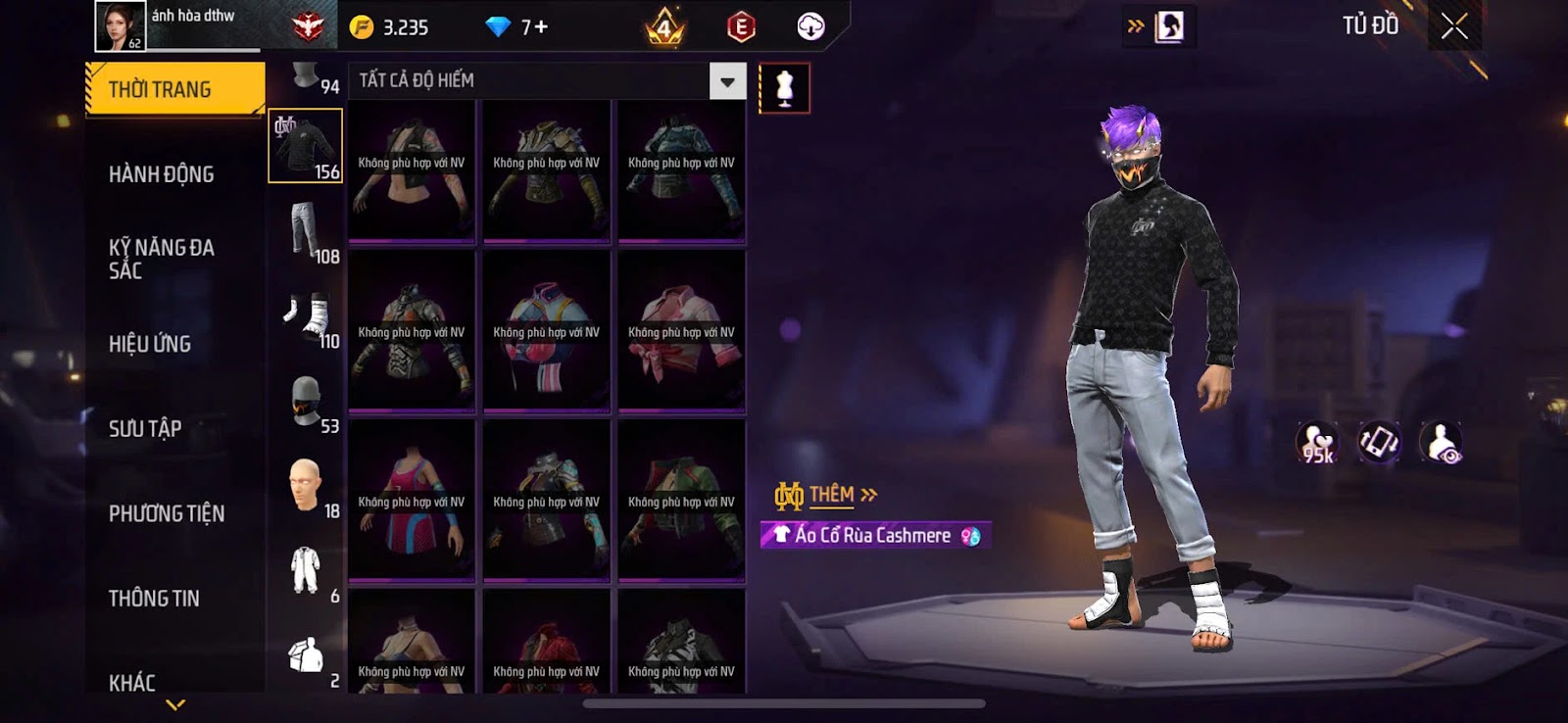The height and width of the screenshot is (723, 1568).
Task: Select the top clothing category showing 156
Action: click(x=306, y=146)
